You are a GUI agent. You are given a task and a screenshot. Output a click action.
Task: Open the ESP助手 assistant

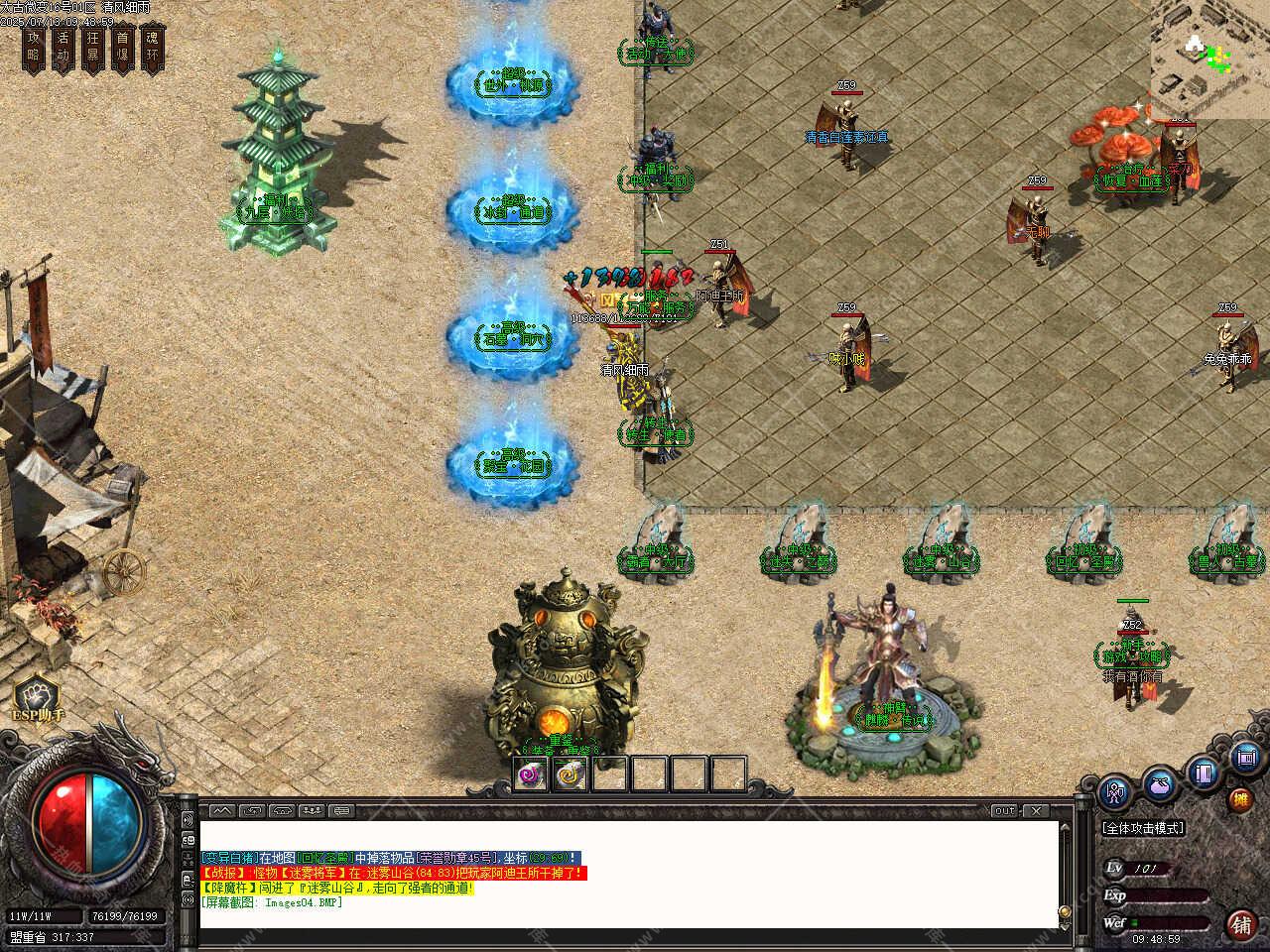click(x=38, y=699)
